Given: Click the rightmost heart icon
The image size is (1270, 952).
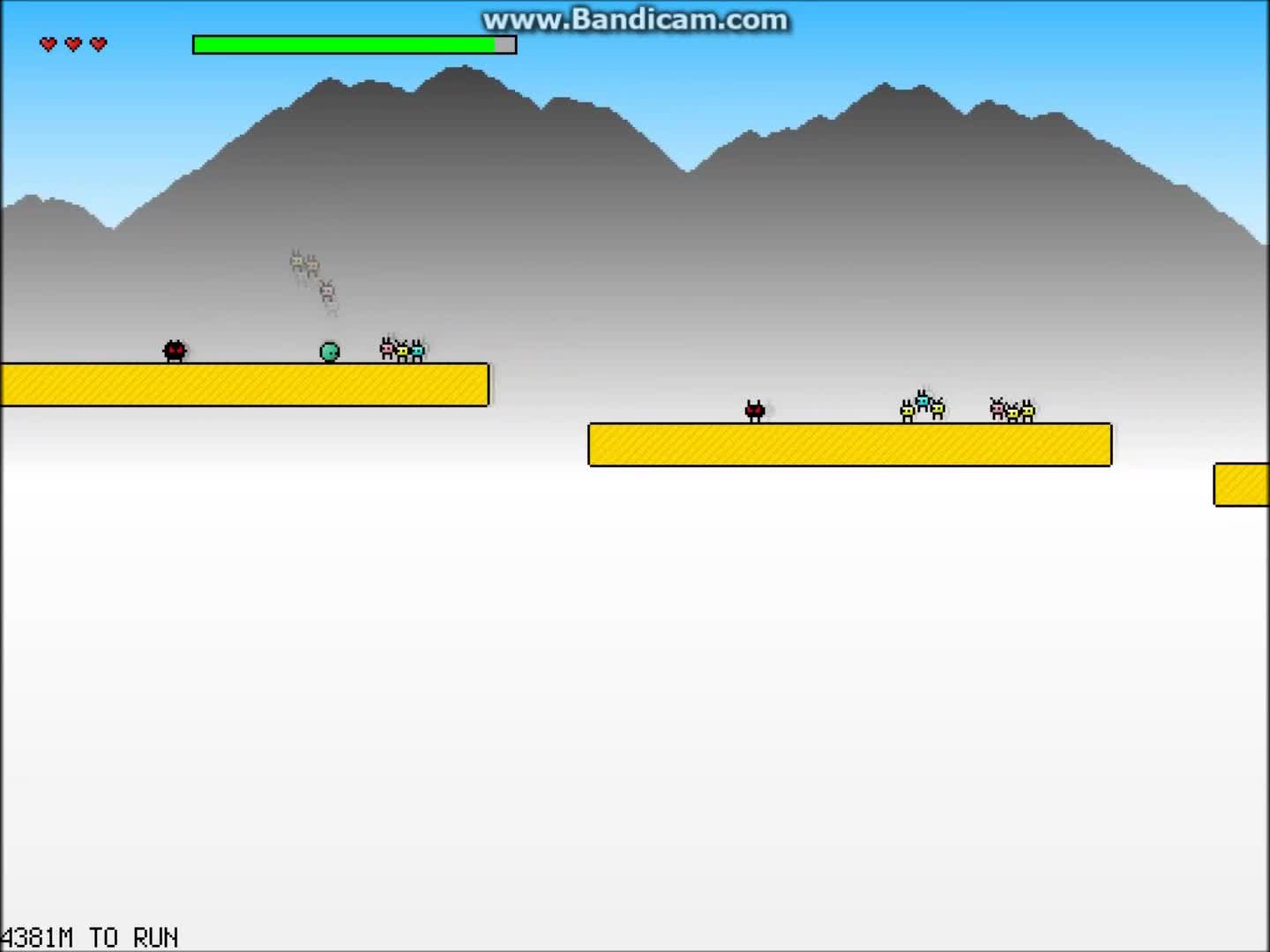Looking at the screenshot, I should (99, 43).
